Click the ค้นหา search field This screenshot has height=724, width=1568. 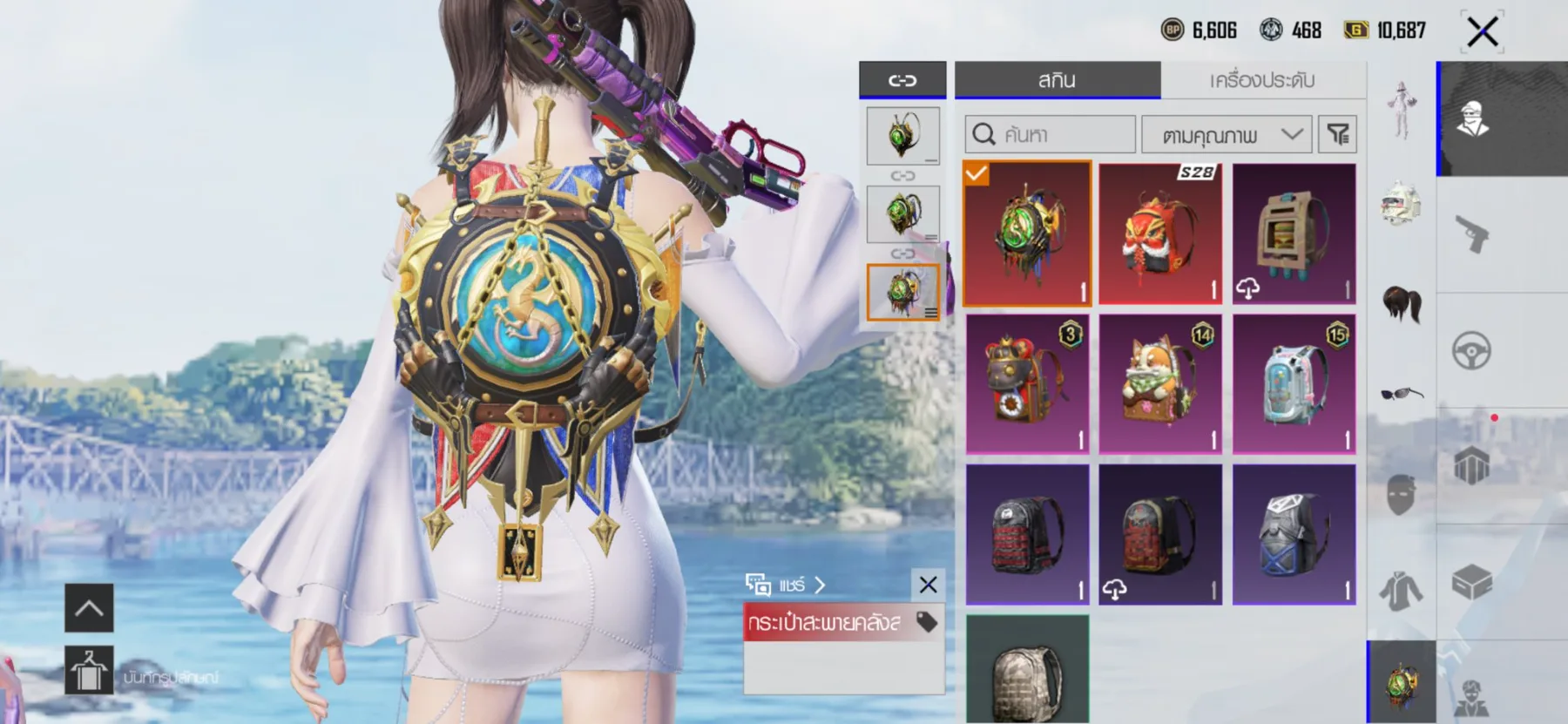click(x=1050, y=135)
